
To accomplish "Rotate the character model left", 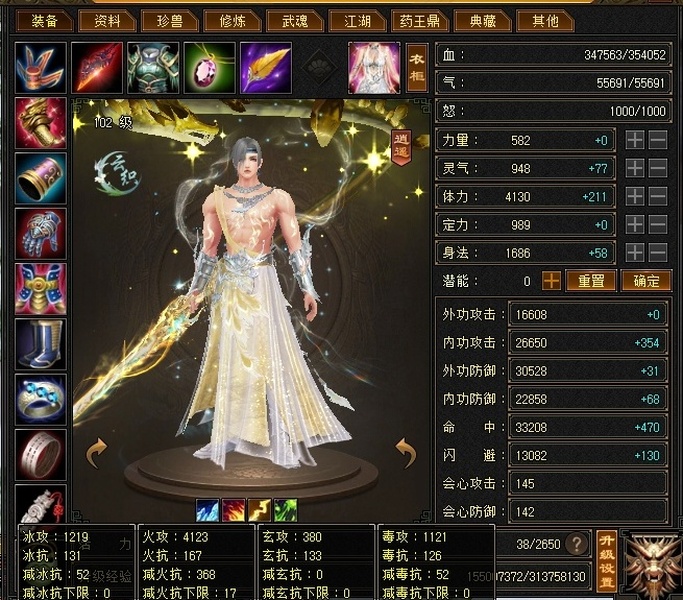I will [x=97, y=453].
